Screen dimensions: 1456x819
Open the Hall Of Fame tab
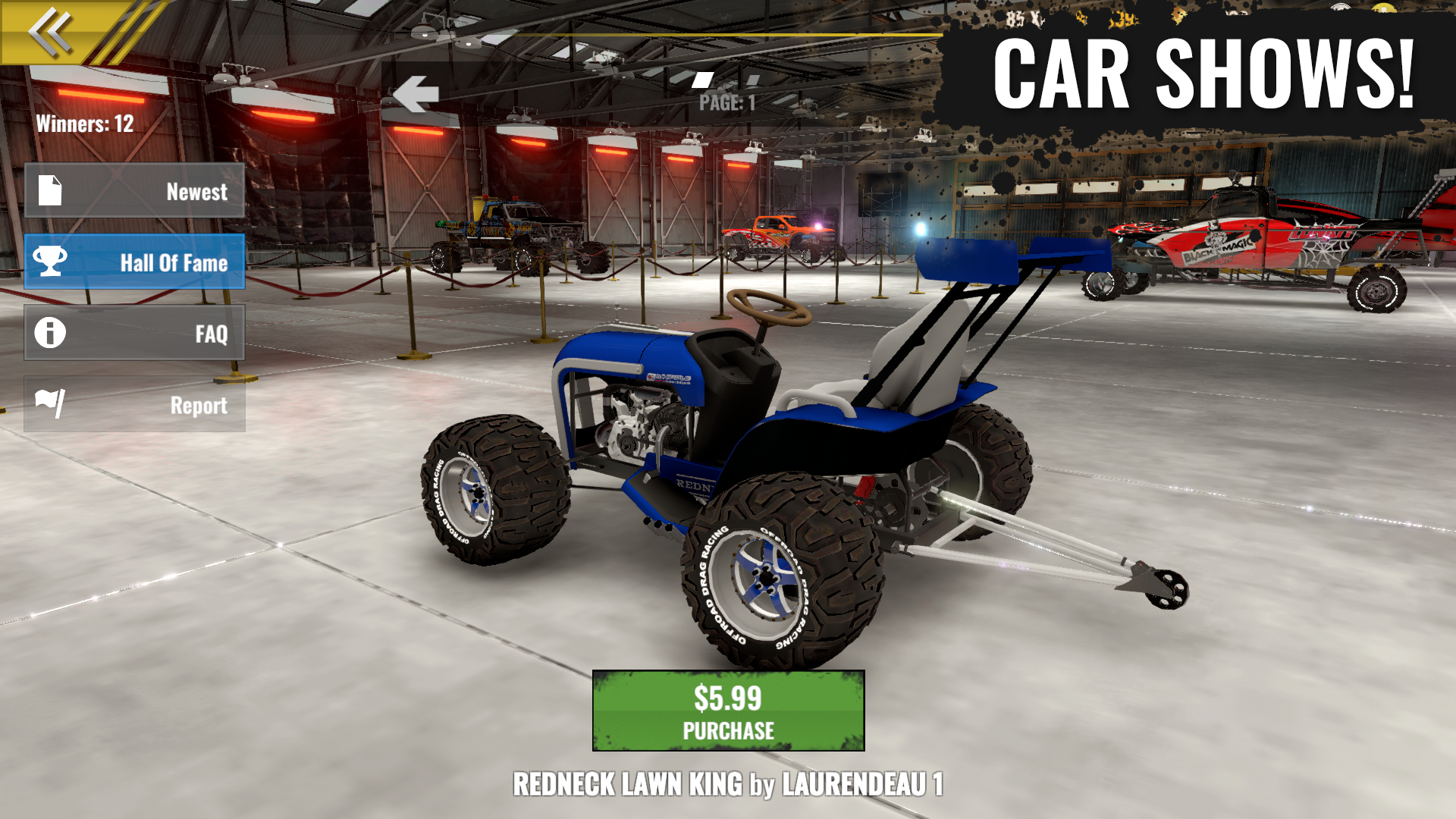point(135,263)
